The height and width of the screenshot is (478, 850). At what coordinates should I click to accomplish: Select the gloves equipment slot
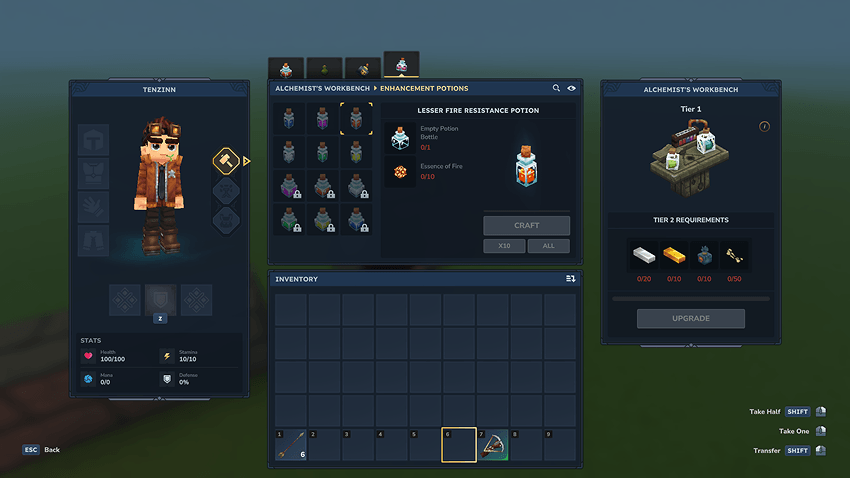pos(93,207)
